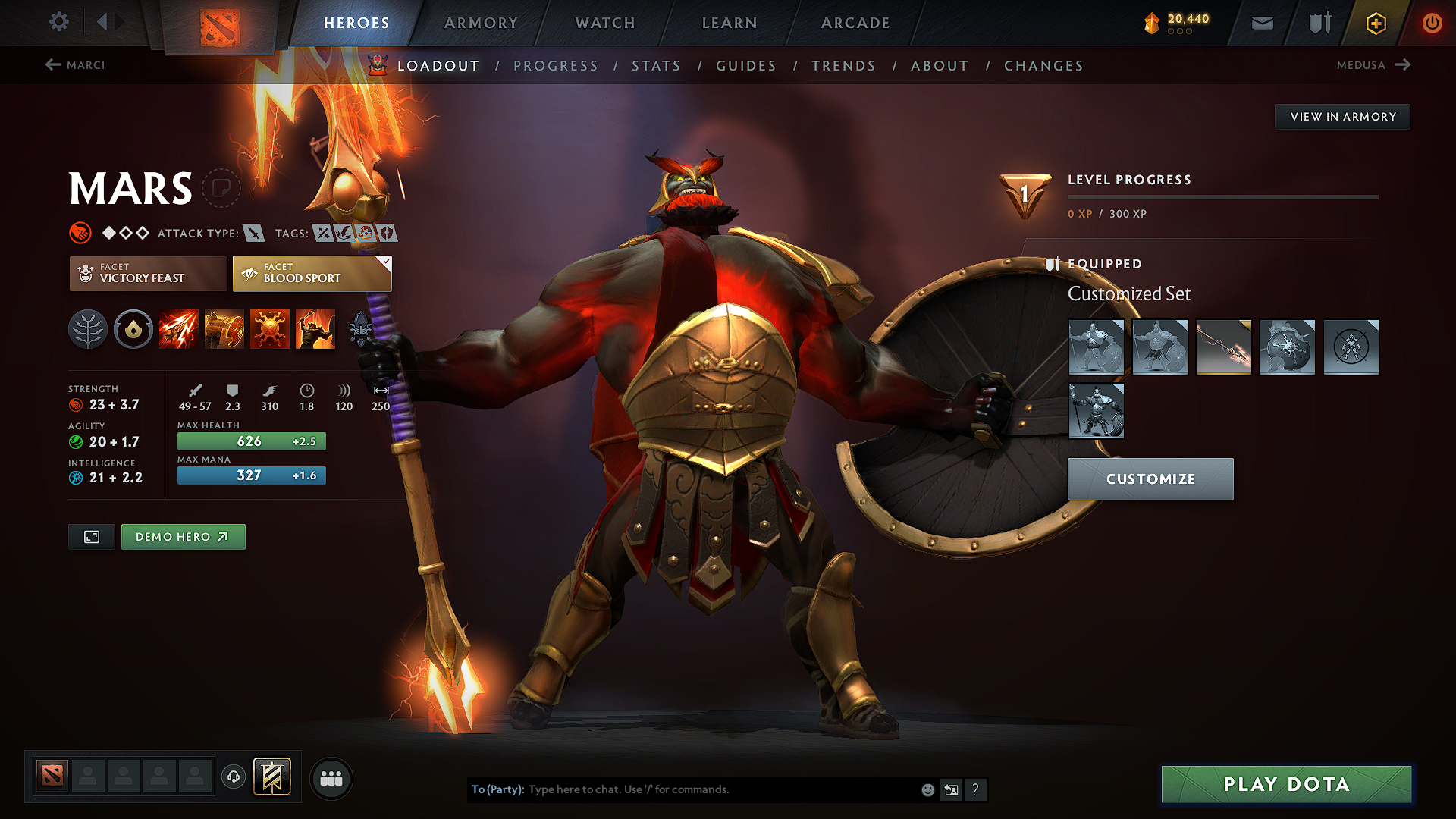Enable the Blood Sport facet

click(311, 273)
